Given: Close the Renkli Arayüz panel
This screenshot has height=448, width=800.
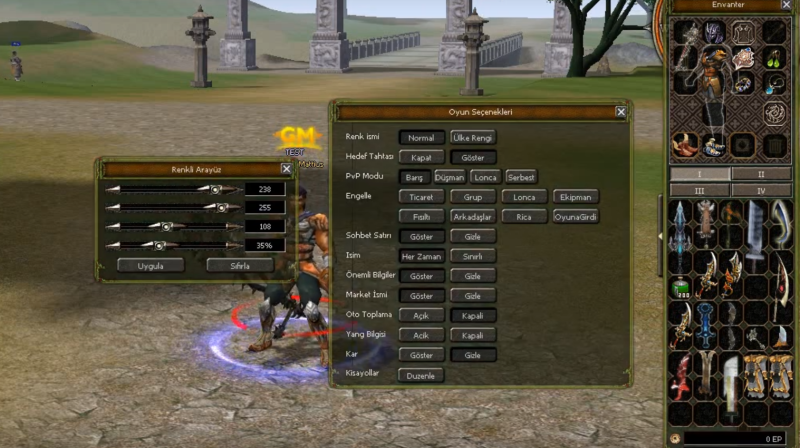Looking at the screenshot, I should tap(287, 169).
